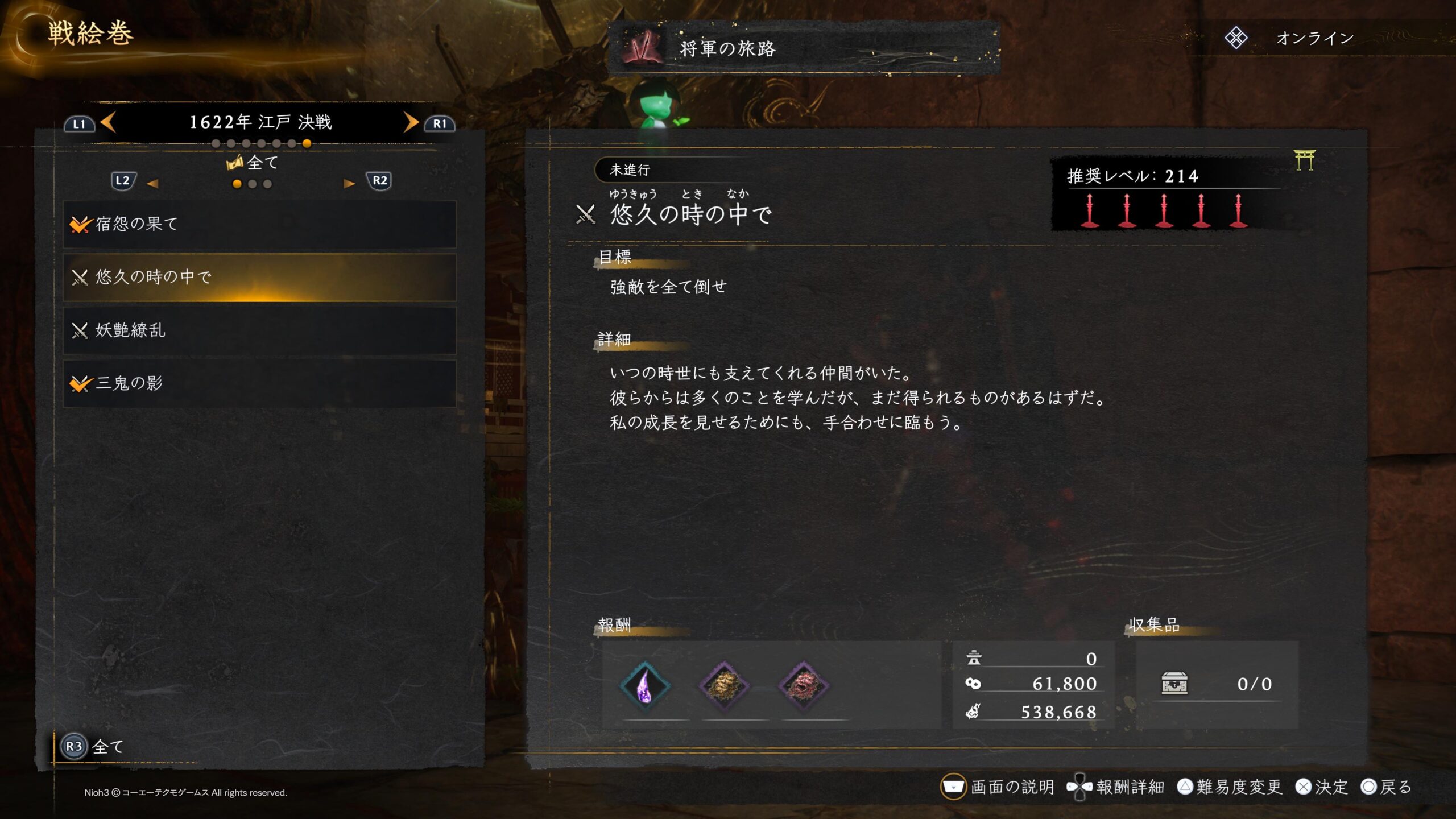1456x819 pixels.
Task: Go to next era with right orange arrow
Action: (x=411, y=122)
